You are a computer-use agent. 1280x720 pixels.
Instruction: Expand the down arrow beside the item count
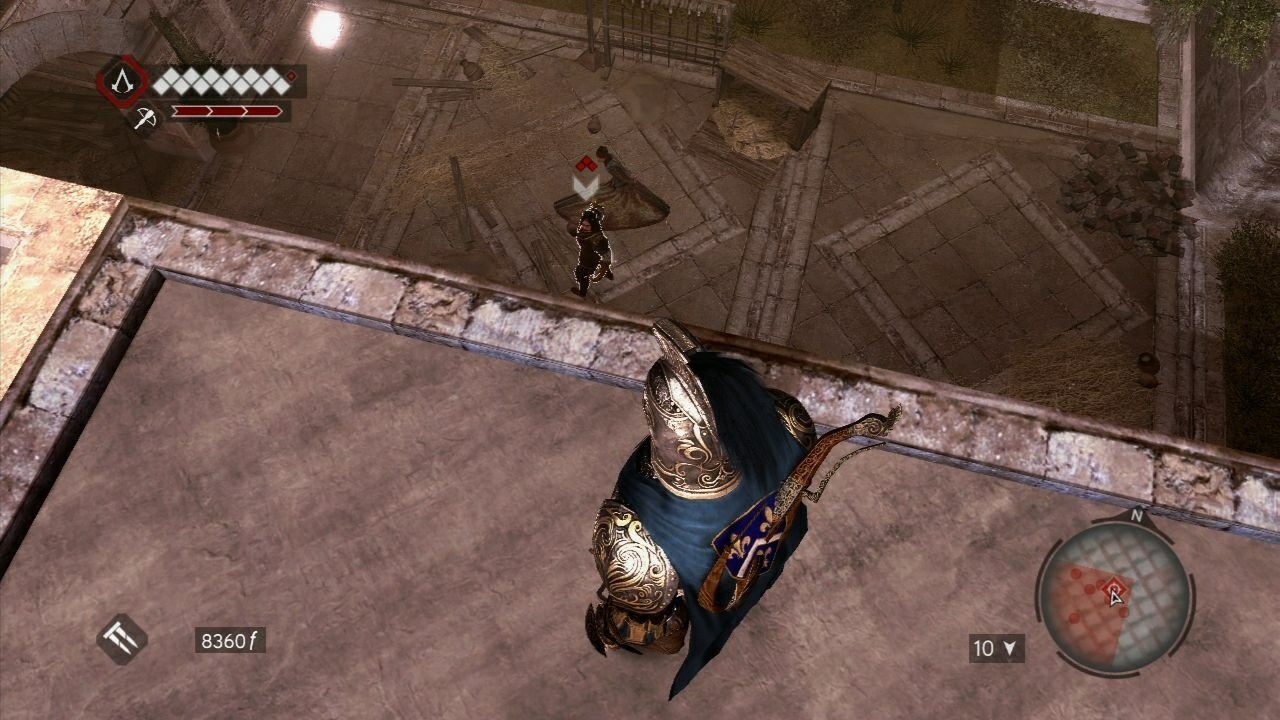coord(1009,648)
